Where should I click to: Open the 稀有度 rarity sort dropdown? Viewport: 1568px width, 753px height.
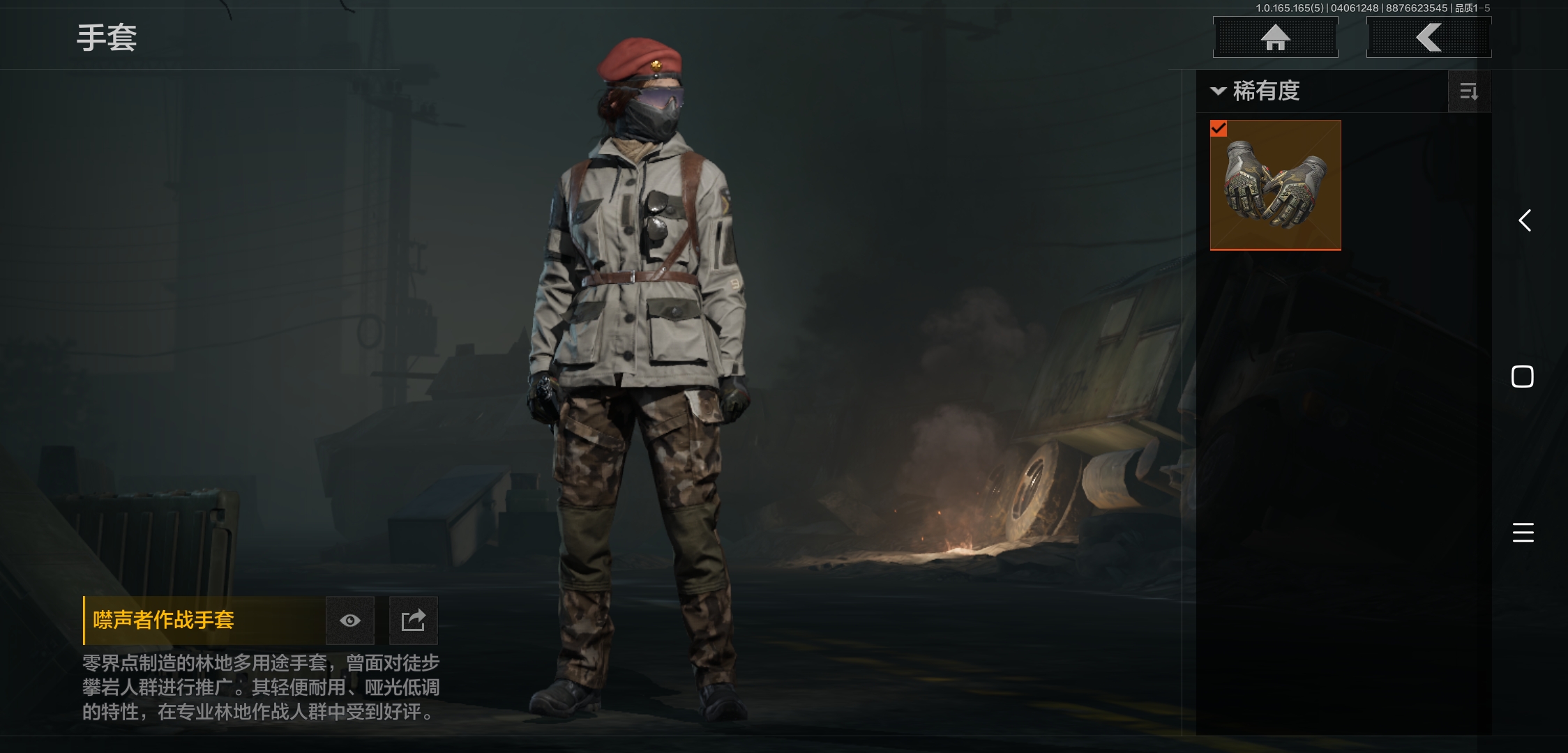(x=1257, y=91)
